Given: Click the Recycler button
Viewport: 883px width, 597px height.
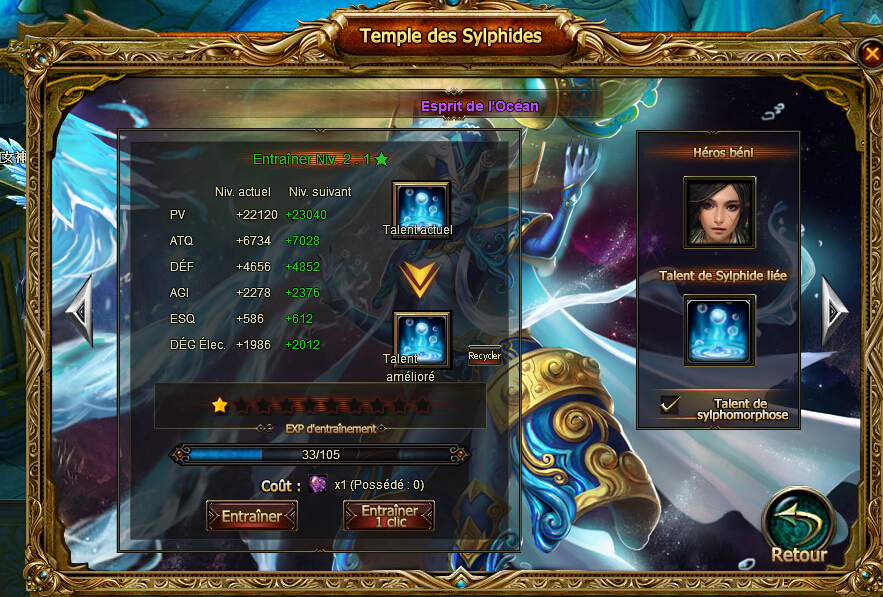Looking at the screenshot, I should 484,355.
